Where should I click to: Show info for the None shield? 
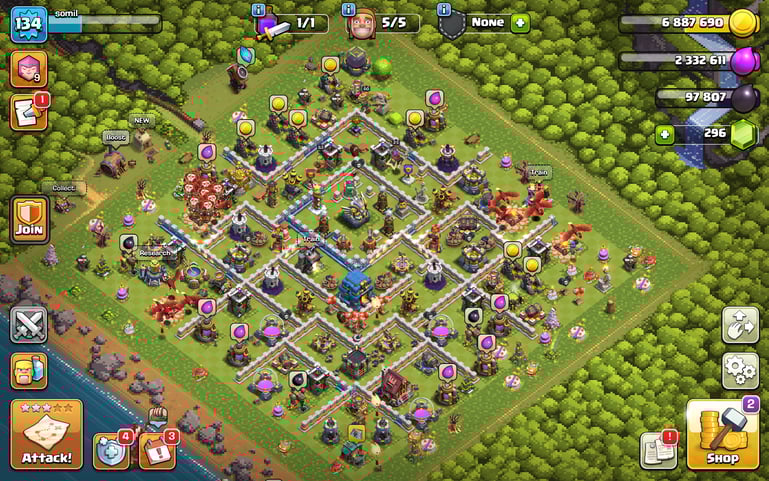coord(443,9)
